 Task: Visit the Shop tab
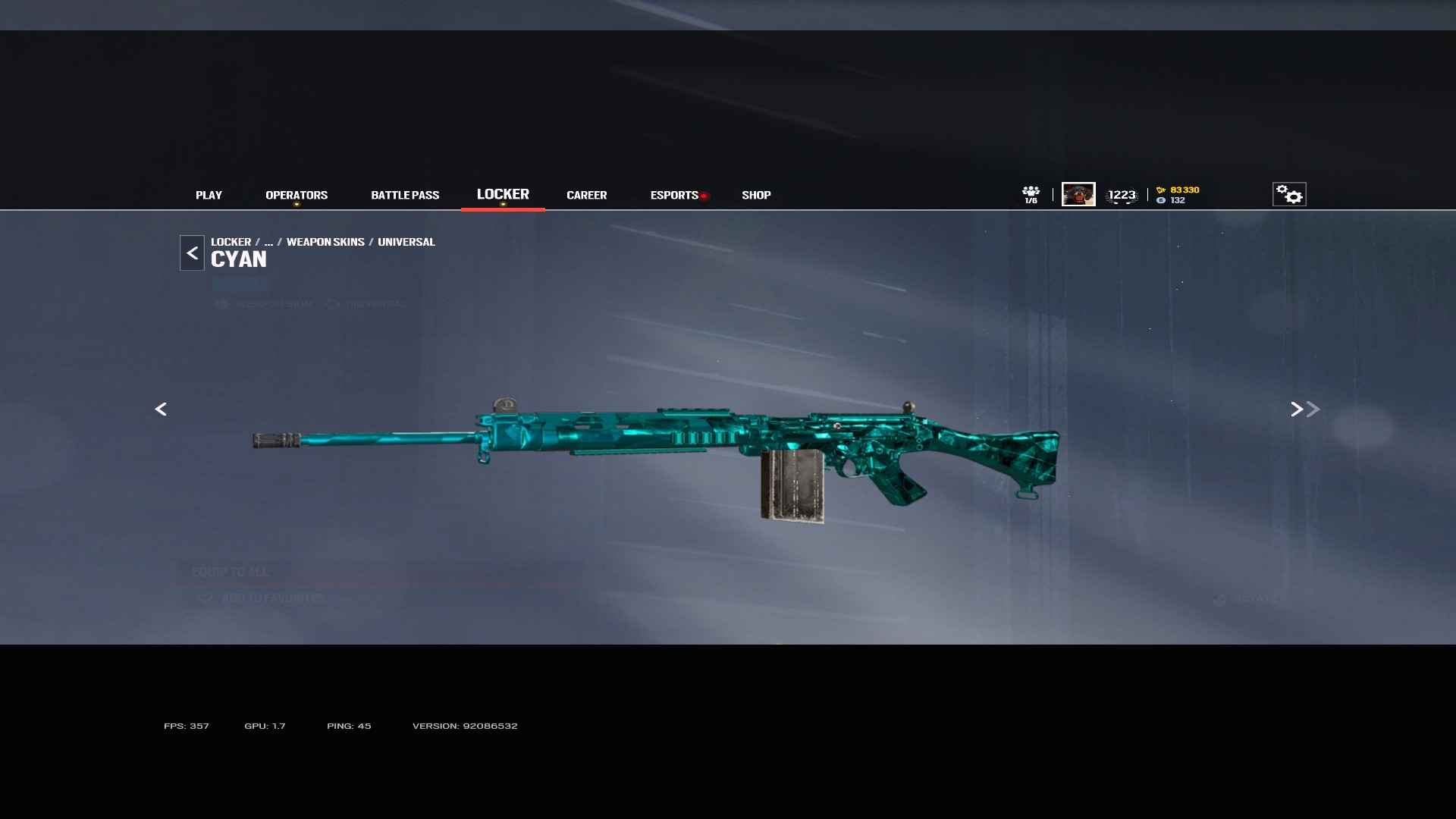click(x=756, y=195)
